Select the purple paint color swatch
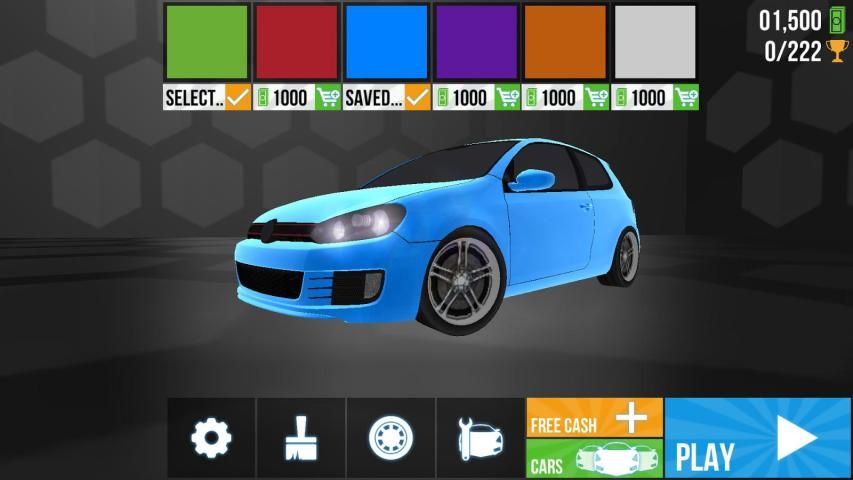The height and width of the screenshot is (480, 853). pos(476,42)
